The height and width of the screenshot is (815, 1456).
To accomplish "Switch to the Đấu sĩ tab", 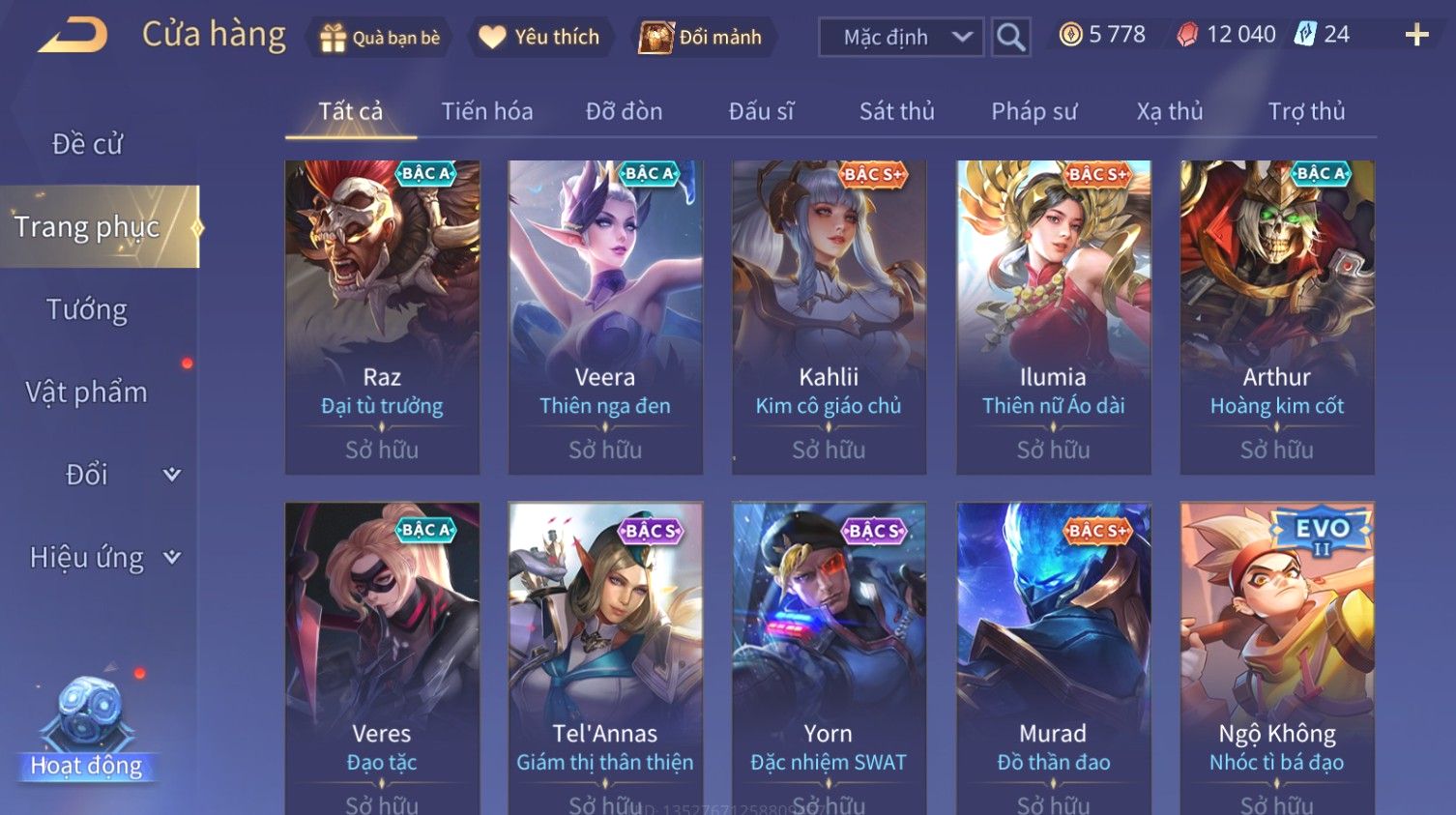I will pos(761,111).
